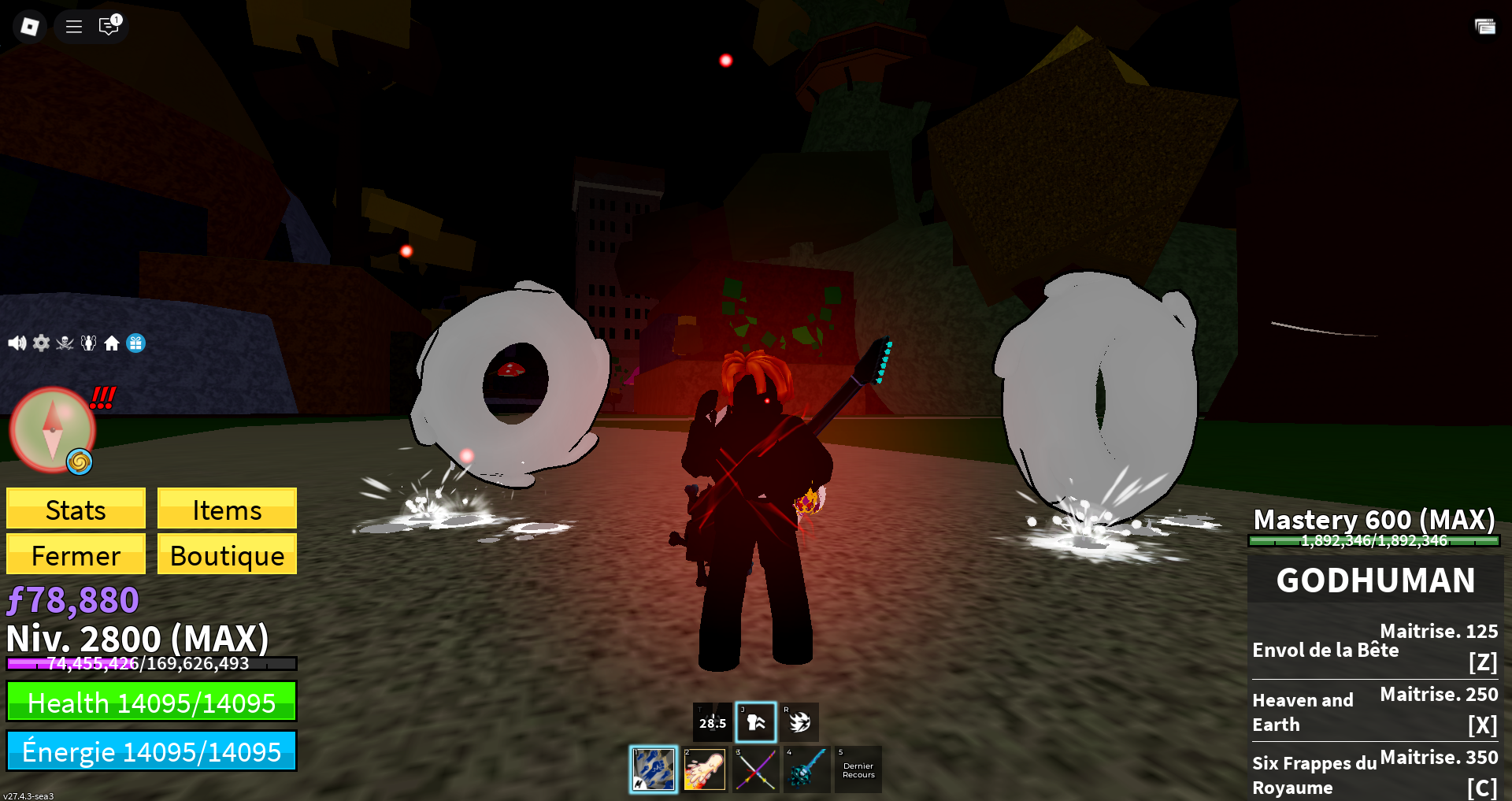Select the Godhuman blue fists slot
This screenshot has height=801, width=1512.
click(654, 769)
